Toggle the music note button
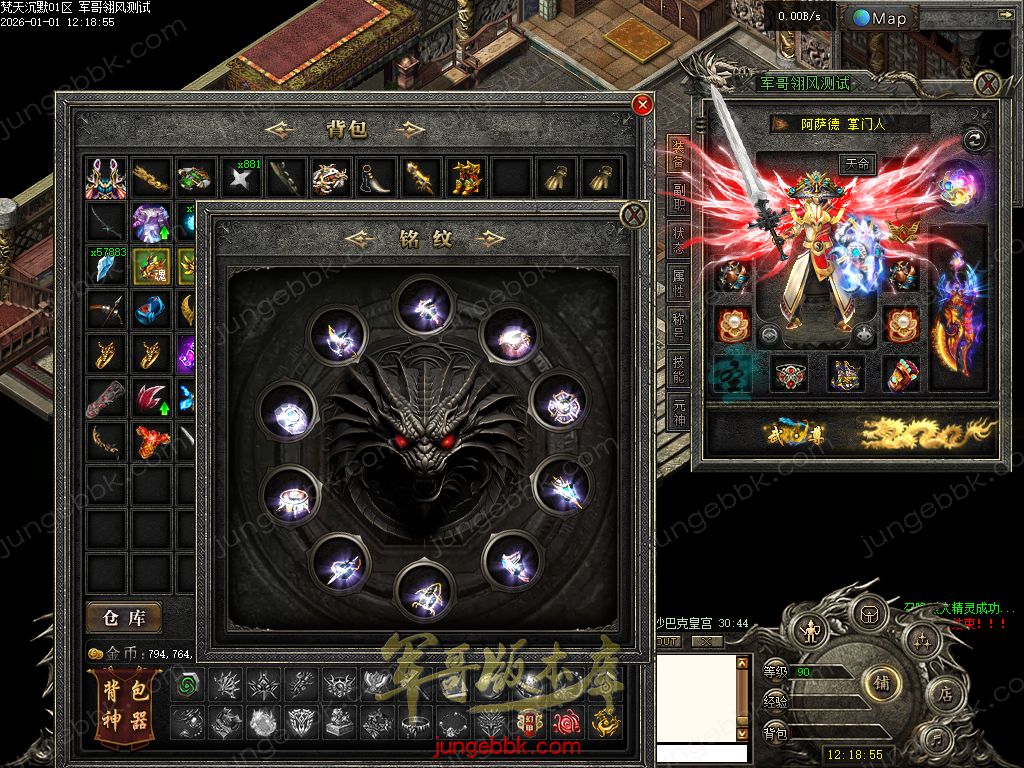Image resolution: width=1024 pixels, height=768 pixels. point(937,739)
